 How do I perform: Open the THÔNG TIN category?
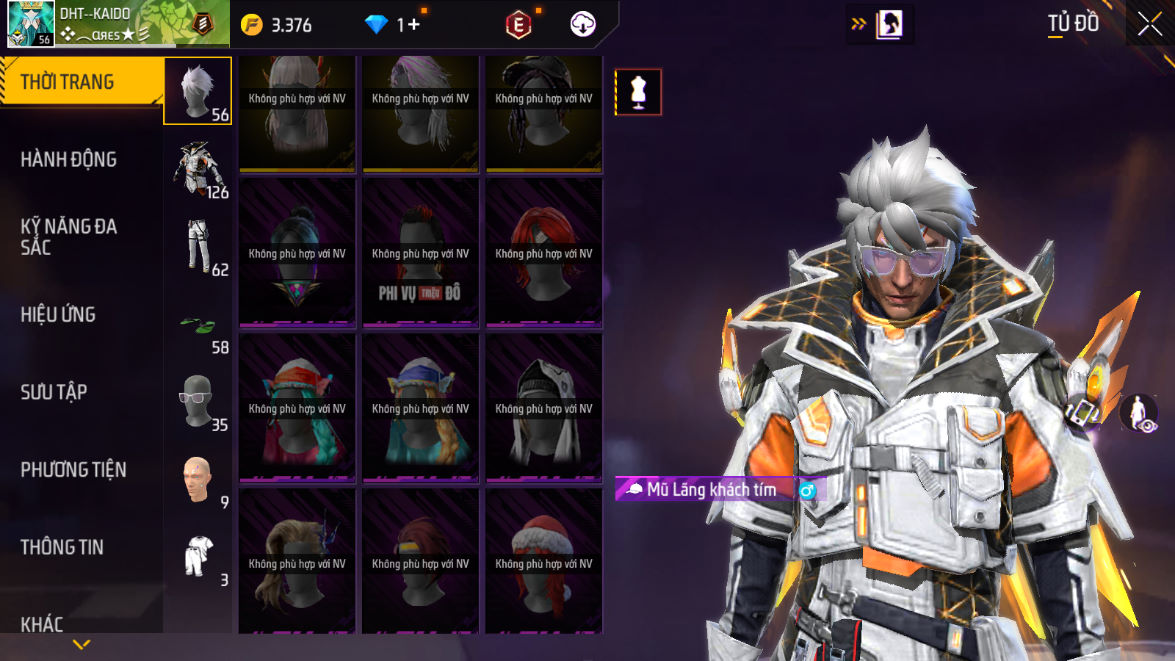62,547
